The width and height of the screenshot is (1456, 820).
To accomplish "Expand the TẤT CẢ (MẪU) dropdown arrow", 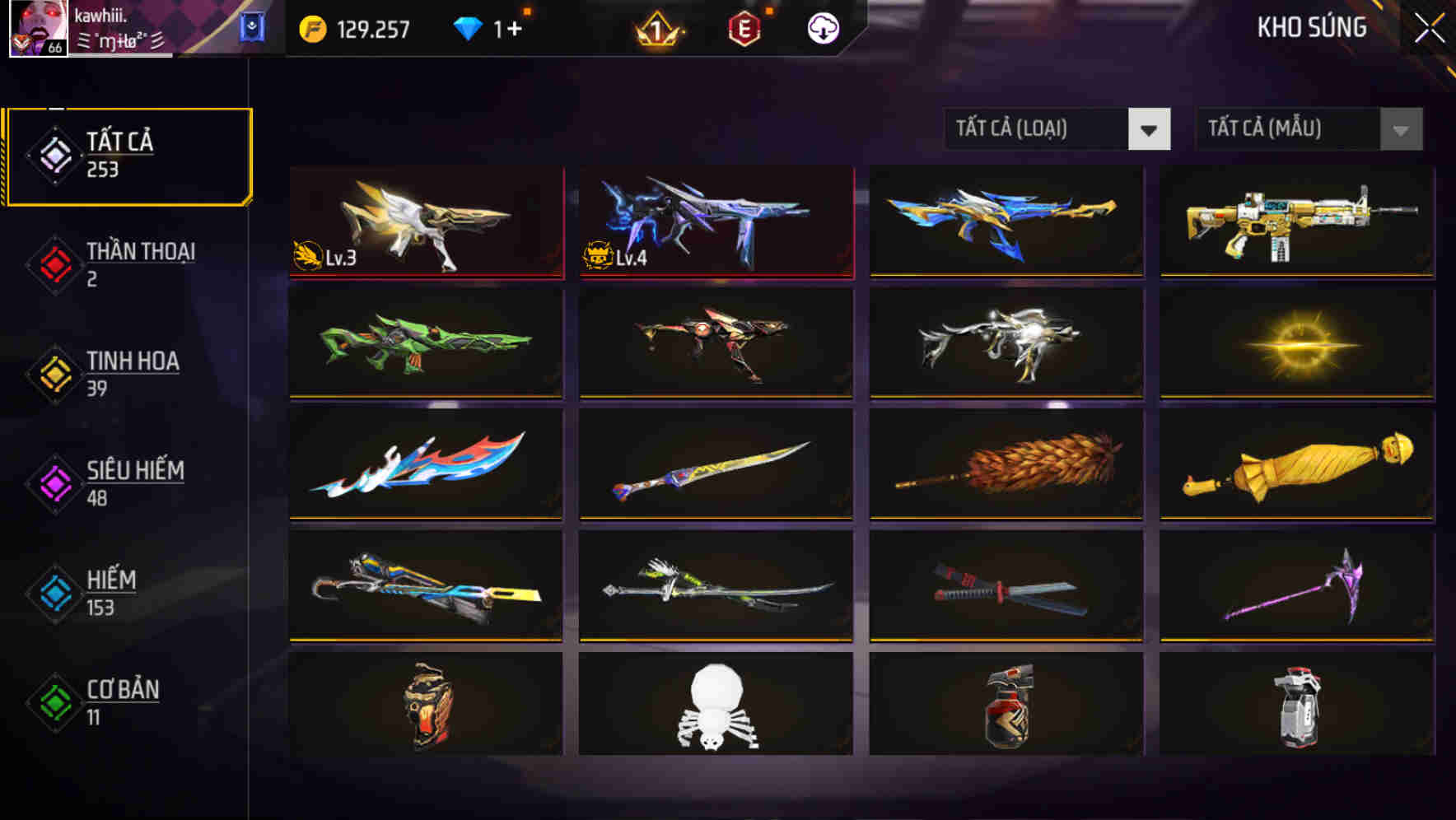I will (1399, 129).
